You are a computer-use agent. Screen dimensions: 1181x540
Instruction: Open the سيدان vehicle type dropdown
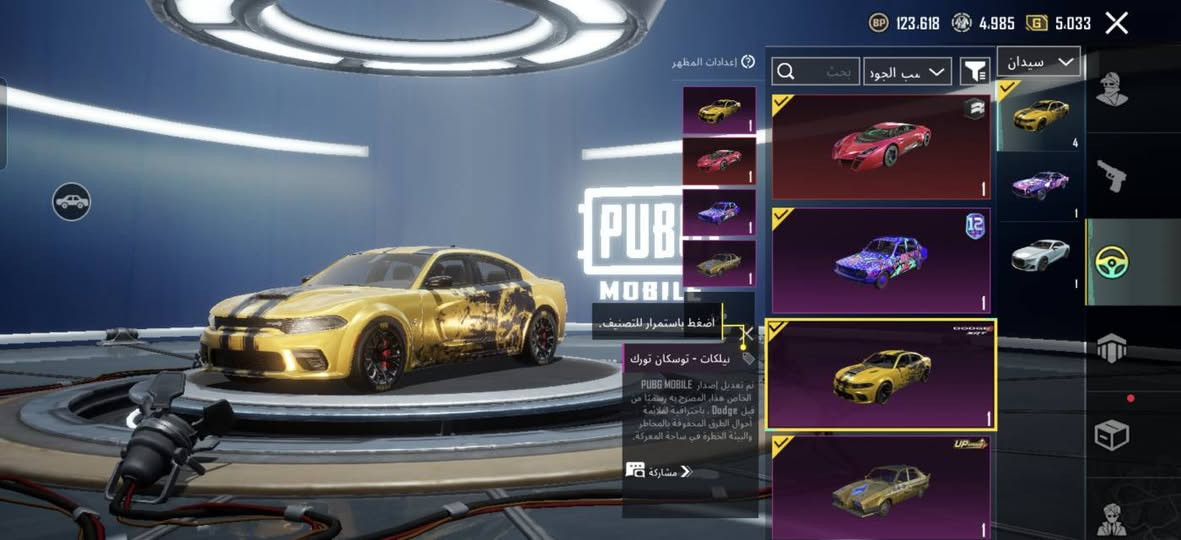[x=1038, y=62]
